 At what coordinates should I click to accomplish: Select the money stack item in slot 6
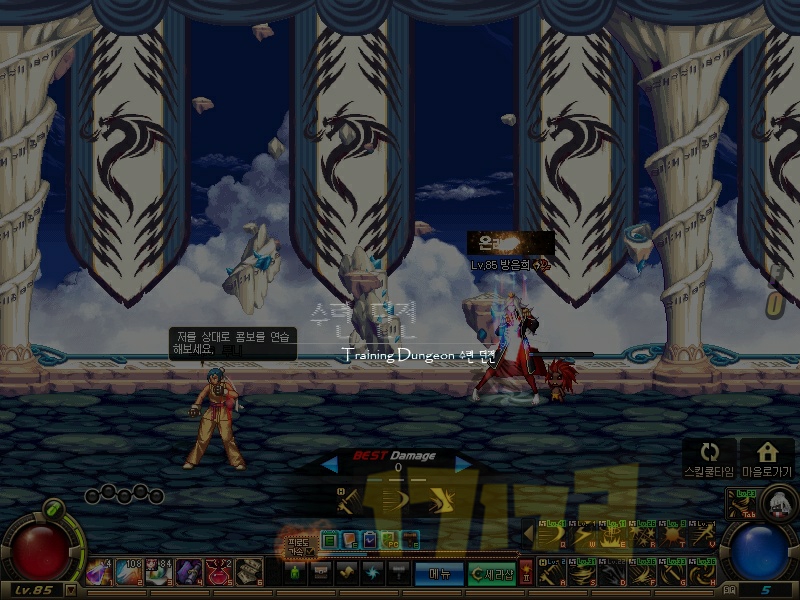[250, 571]
